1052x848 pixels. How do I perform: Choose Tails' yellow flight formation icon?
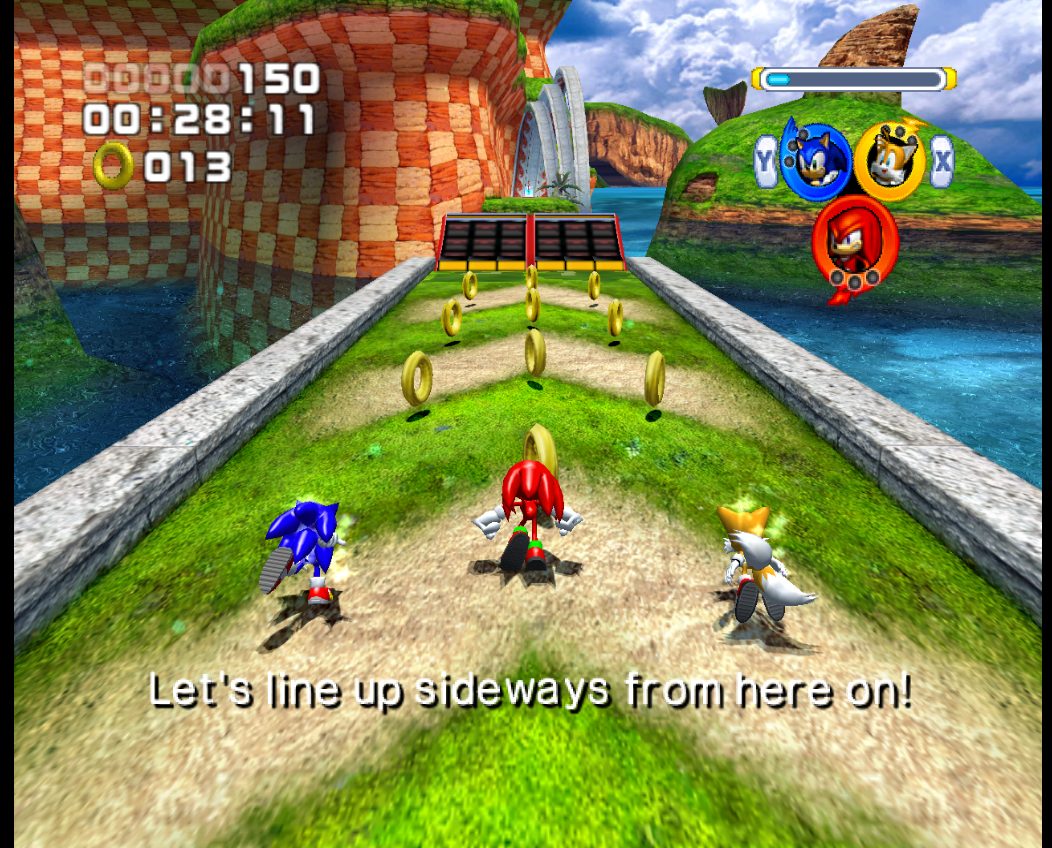pyautogui.click(x=889, y=160)
